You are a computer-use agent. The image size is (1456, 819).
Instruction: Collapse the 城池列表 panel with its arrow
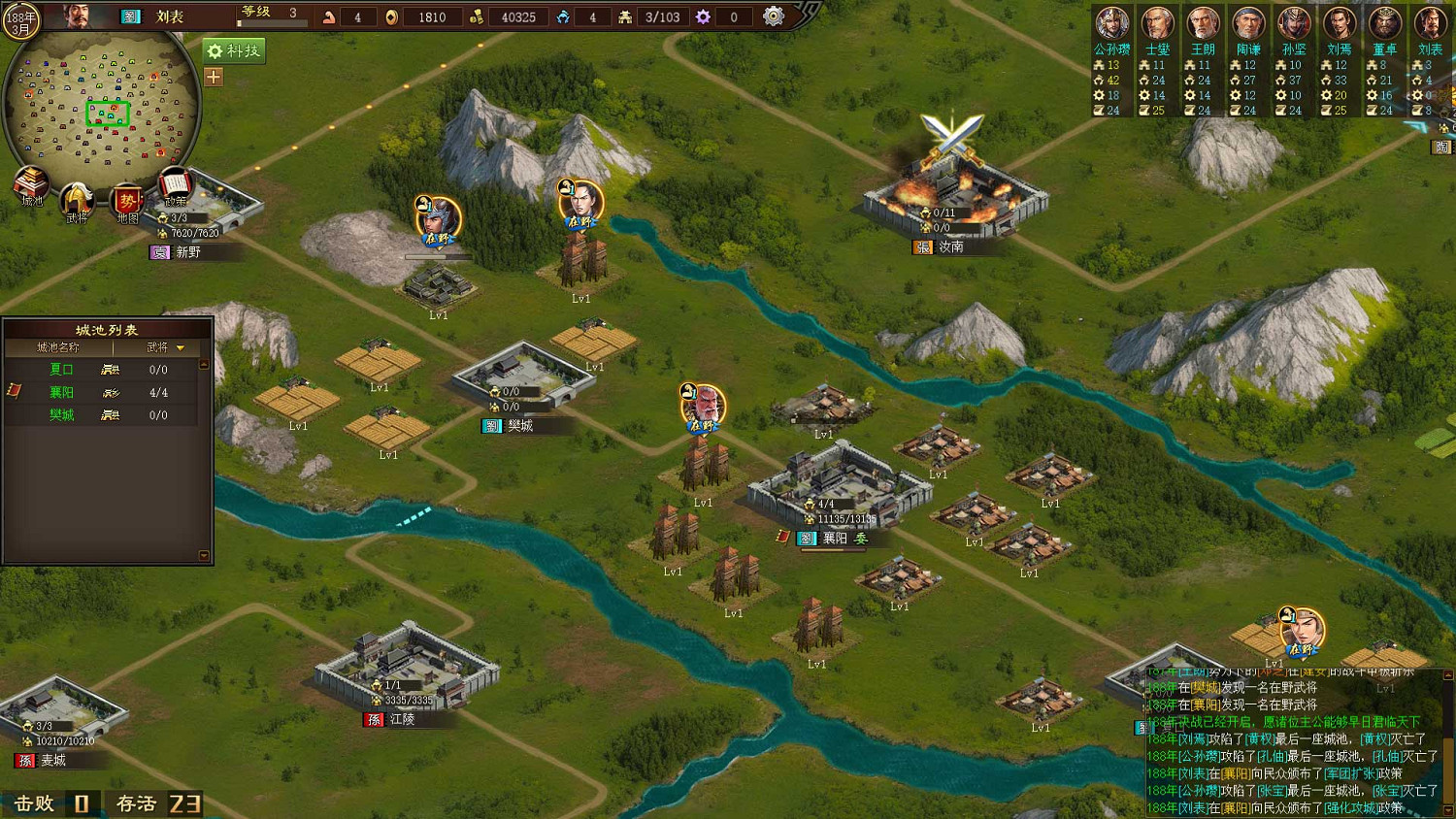[204, 364]
